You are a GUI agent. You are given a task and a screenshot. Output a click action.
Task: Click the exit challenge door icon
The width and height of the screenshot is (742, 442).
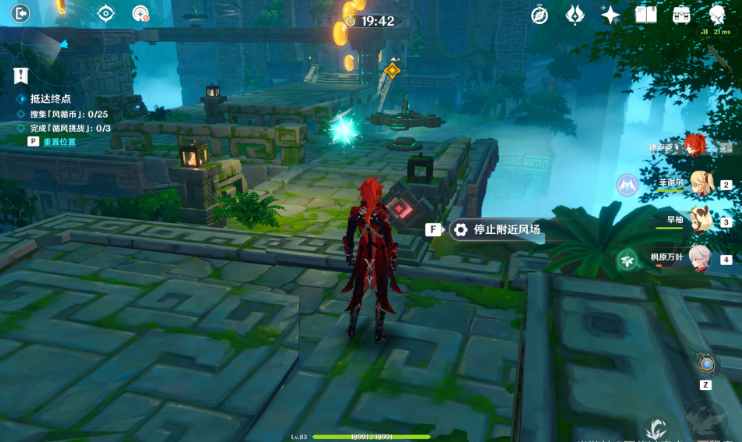pyautogui.click(x=20, y=13)
